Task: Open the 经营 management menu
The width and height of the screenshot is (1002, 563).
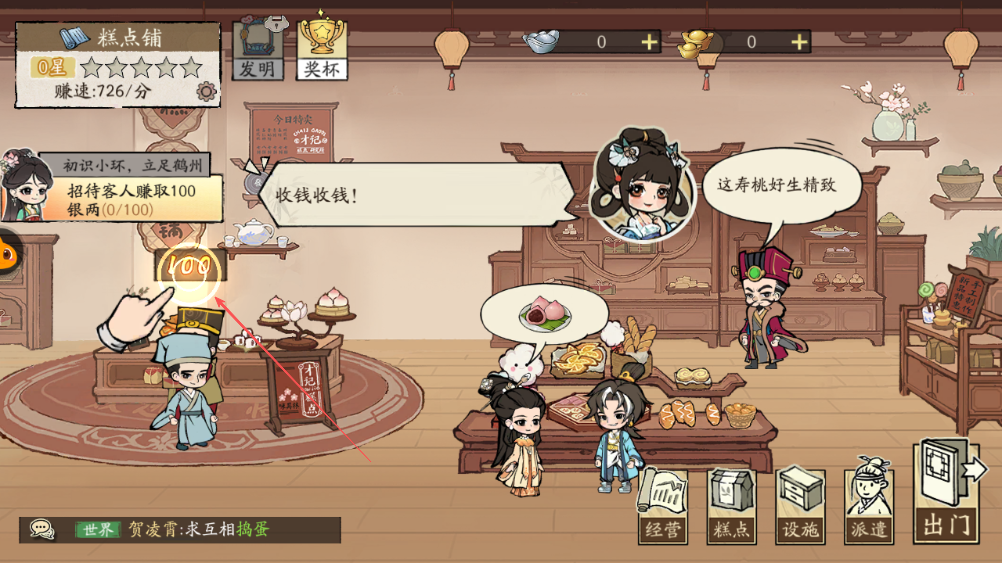Action: tap(662, 507)
